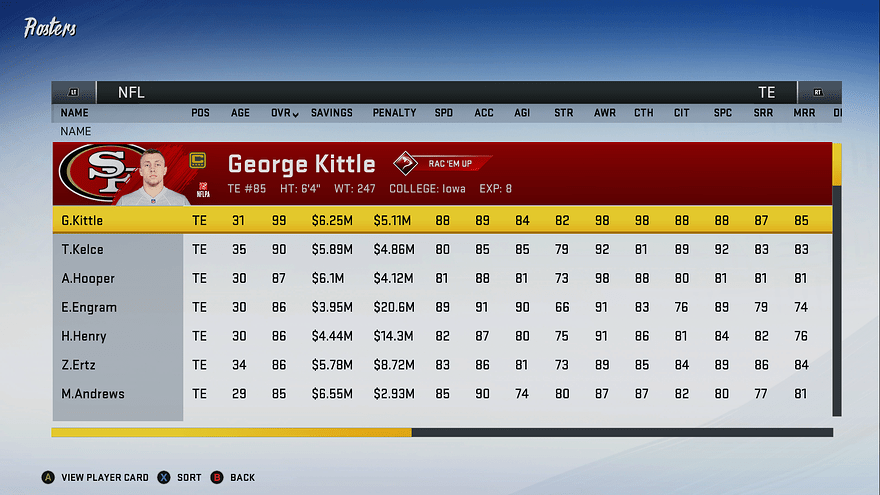Click the NAME column header

pos(74,113)
